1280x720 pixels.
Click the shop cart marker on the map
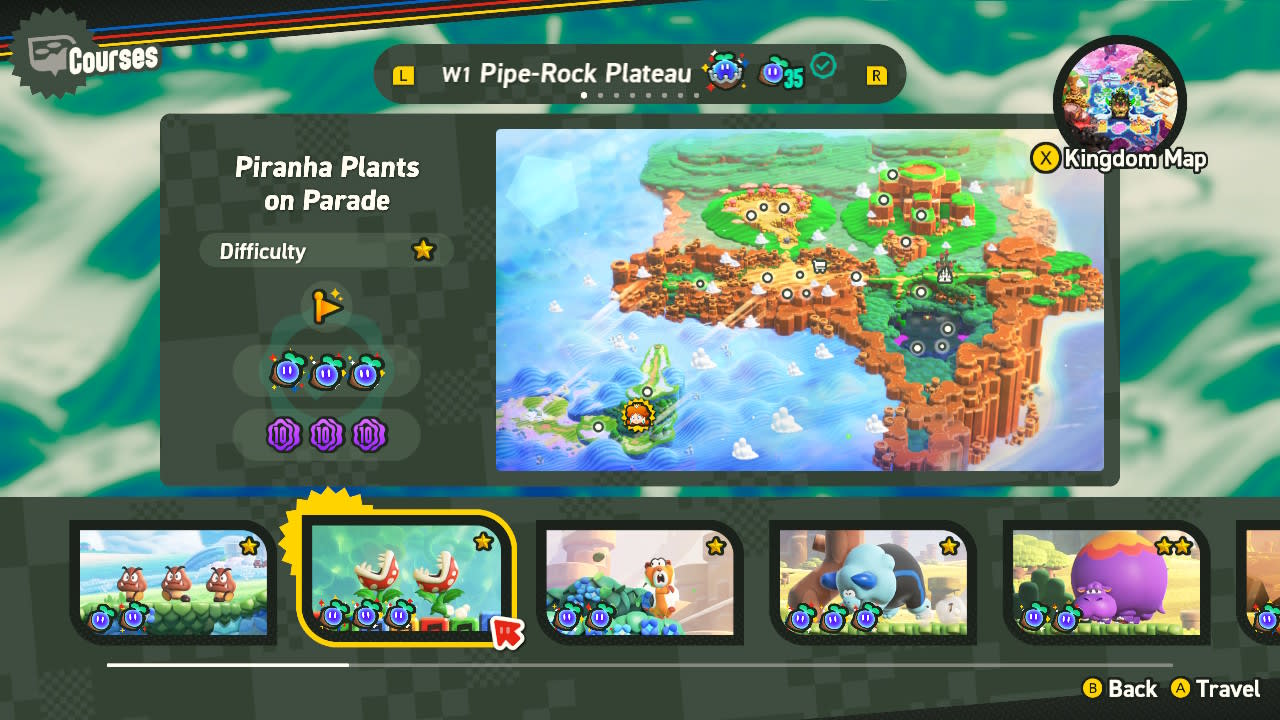(820, 266)
